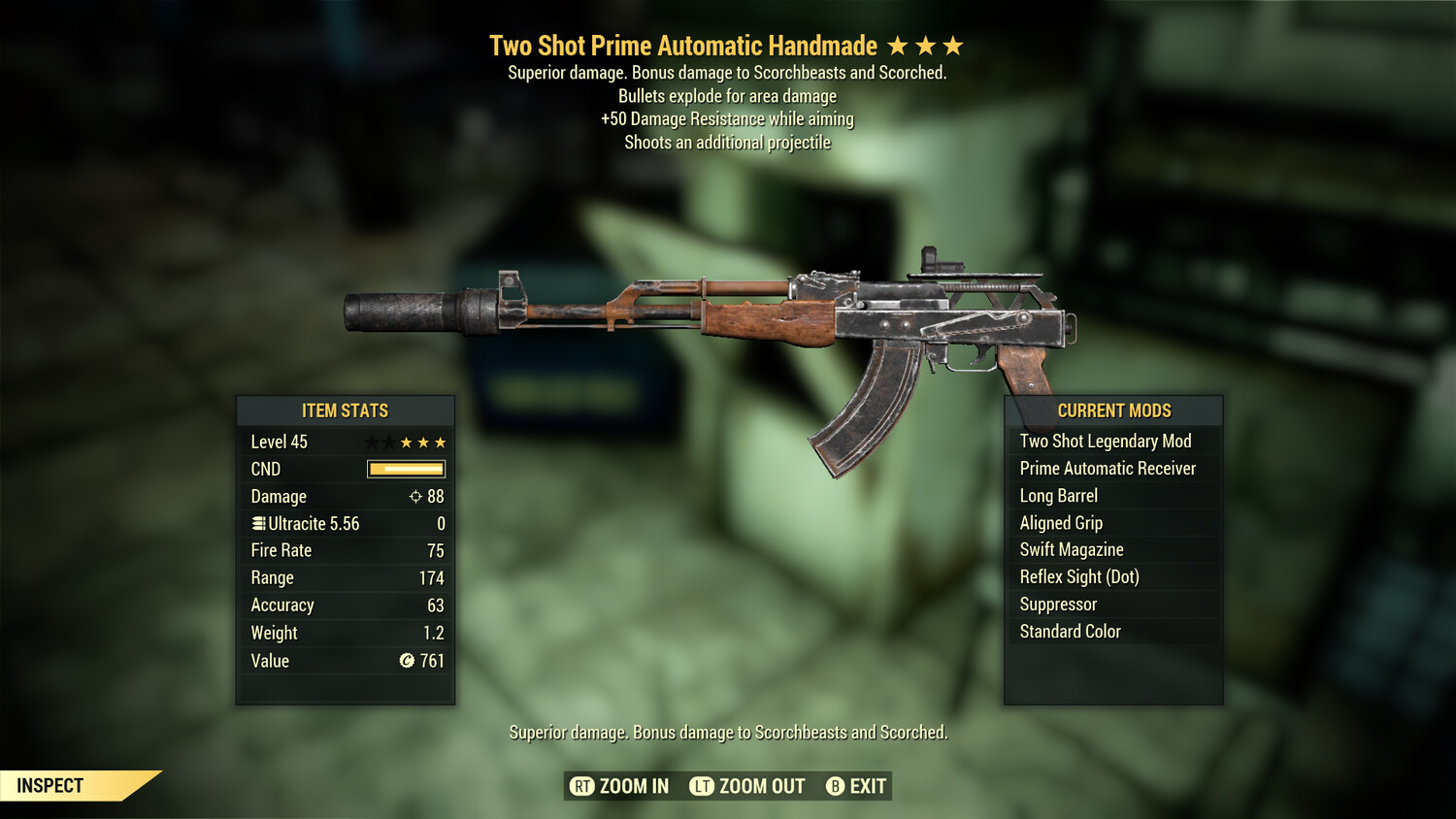Select the Prime Automatic Receiver entry

pyautogui.click(x=1107, y=468)
